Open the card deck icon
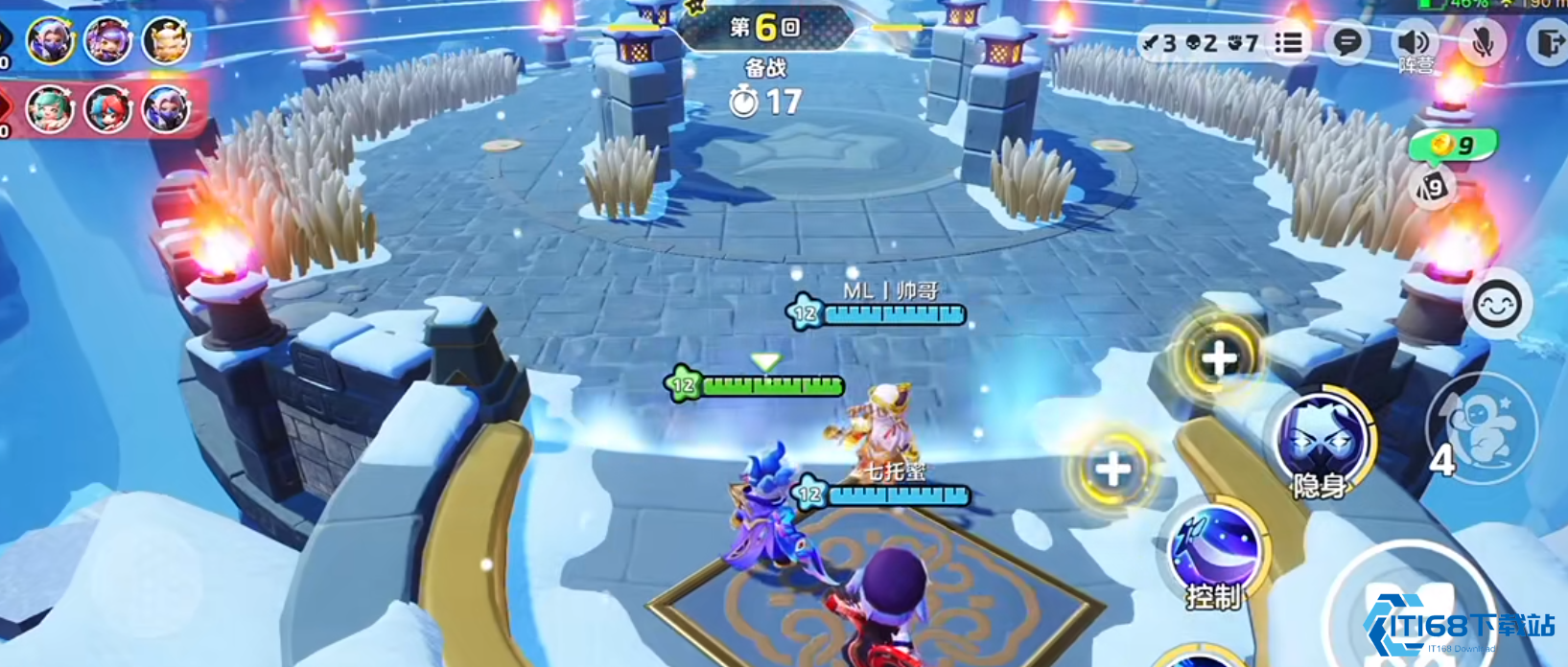 pos(1432,187)
